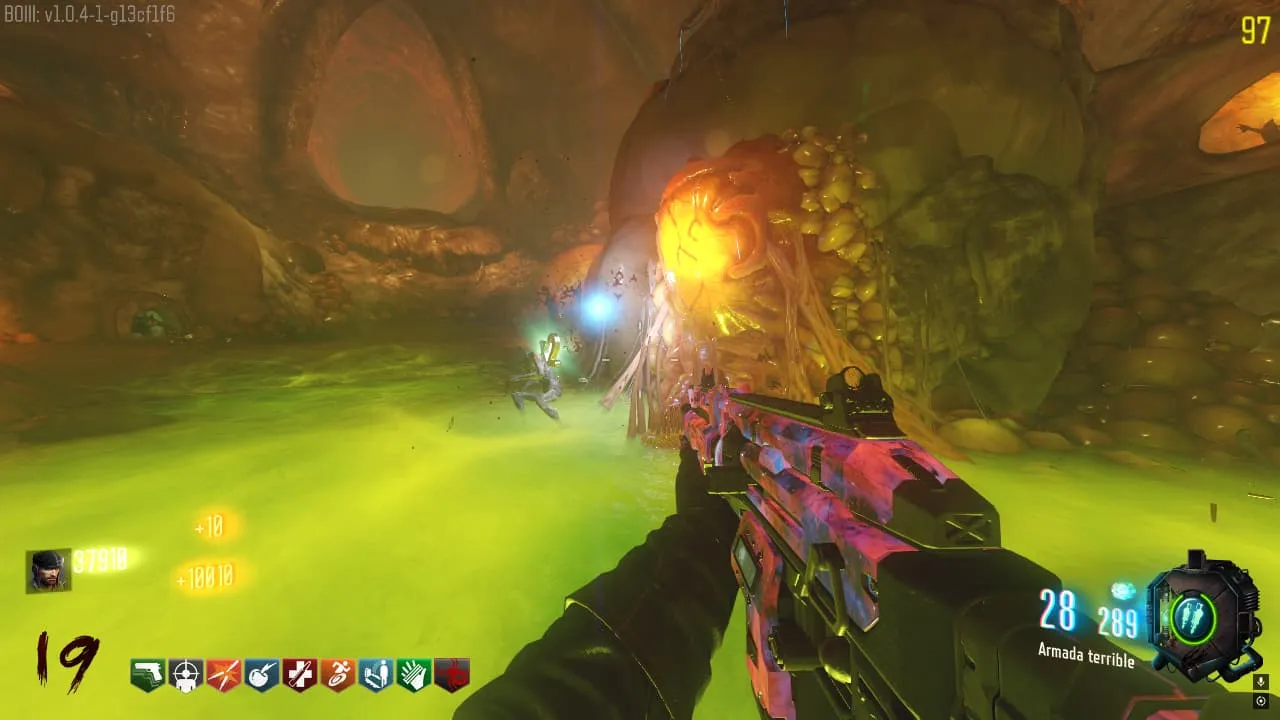Select the dark red perk icon
This screenshot has height=720, width=1280.
[x=452, y=675]
